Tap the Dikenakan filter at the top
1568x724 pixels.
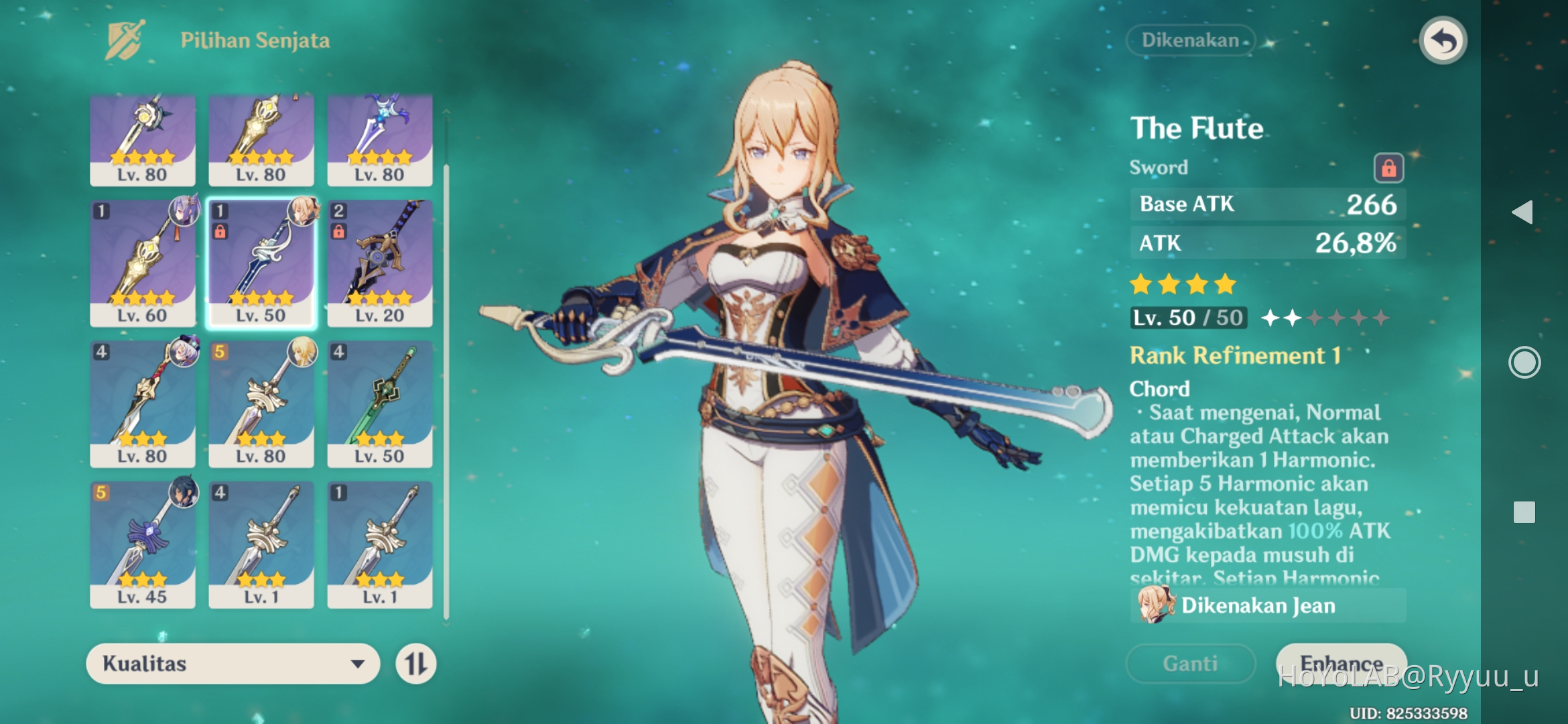tap(1191, 40)
